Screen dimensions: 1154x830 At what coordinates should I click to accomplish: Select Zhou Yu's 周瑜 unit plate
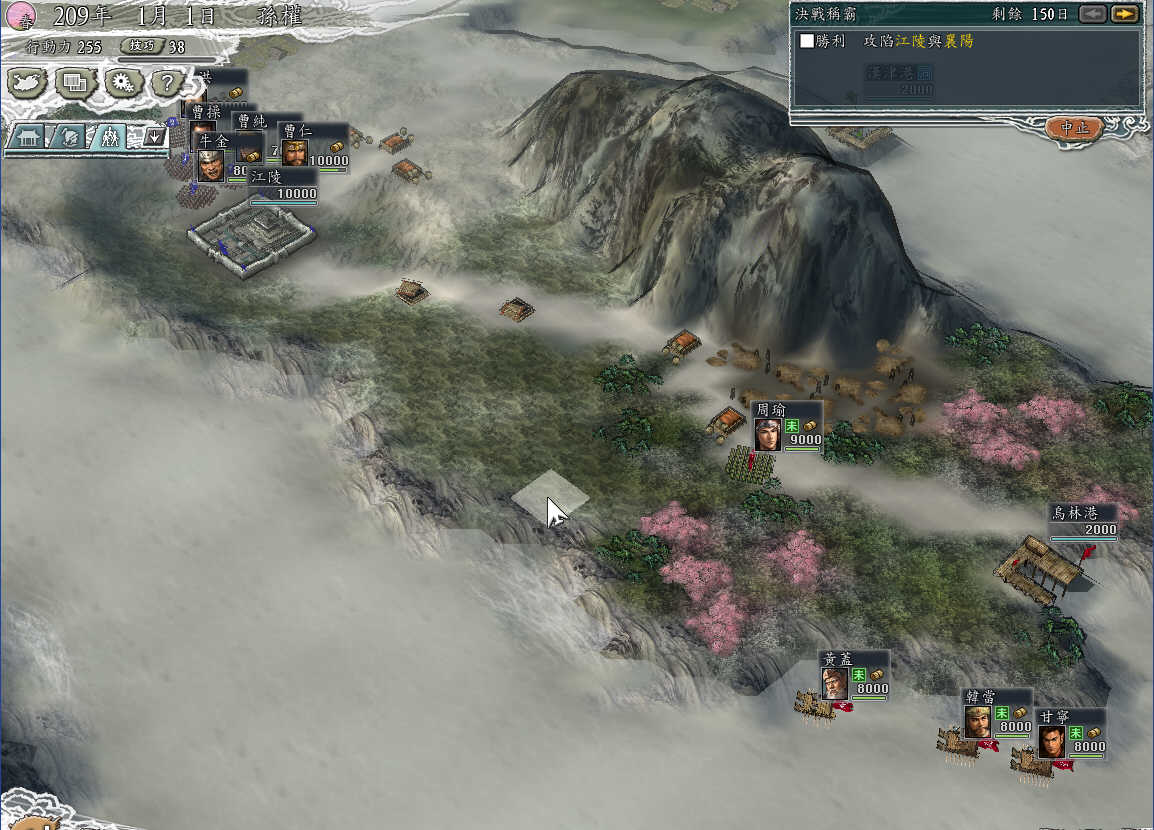click(x=787, y=426)
